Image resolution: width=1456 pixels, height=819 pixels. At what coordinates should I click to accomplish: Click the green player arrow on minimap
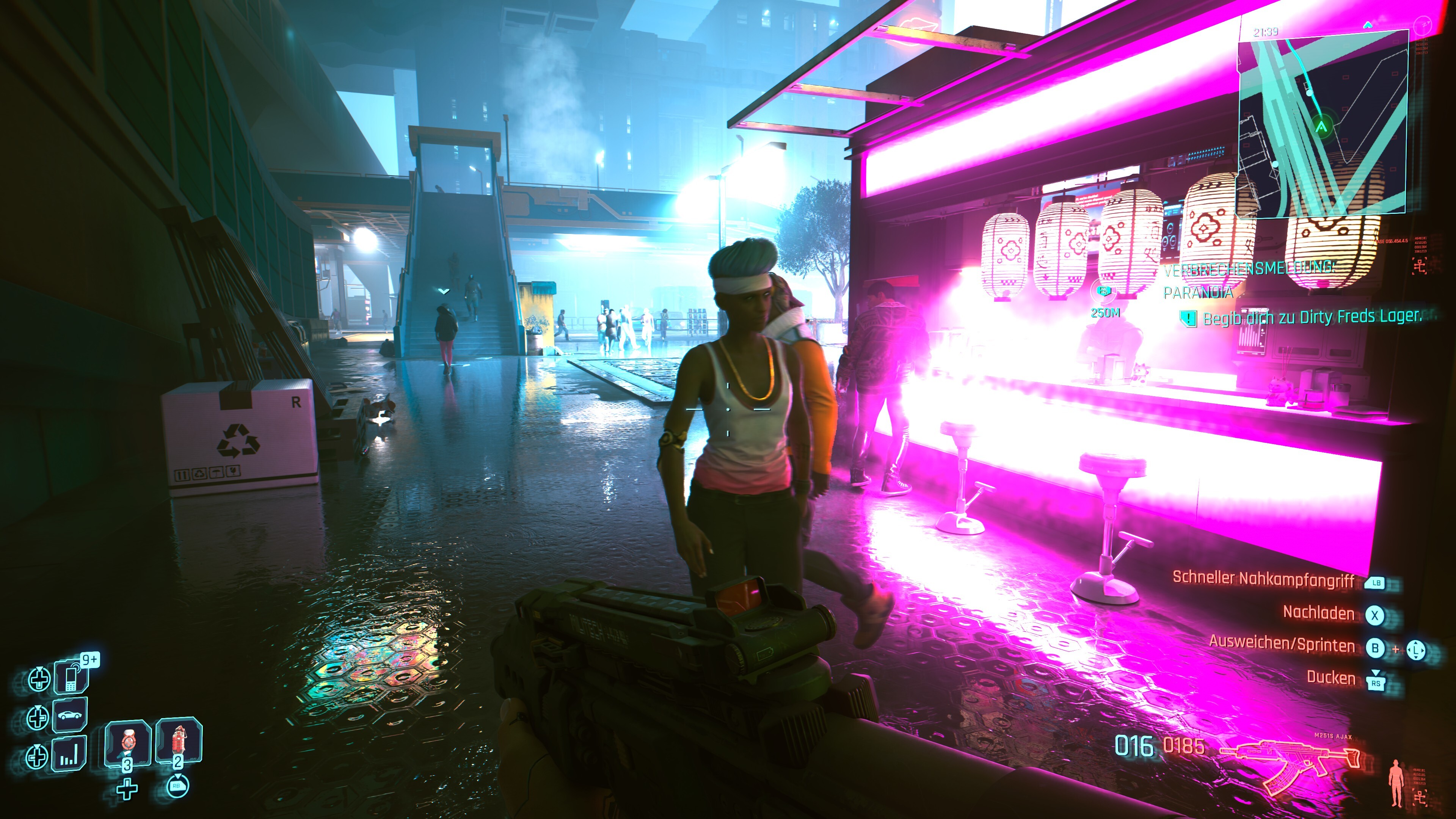coord(1321,126)
